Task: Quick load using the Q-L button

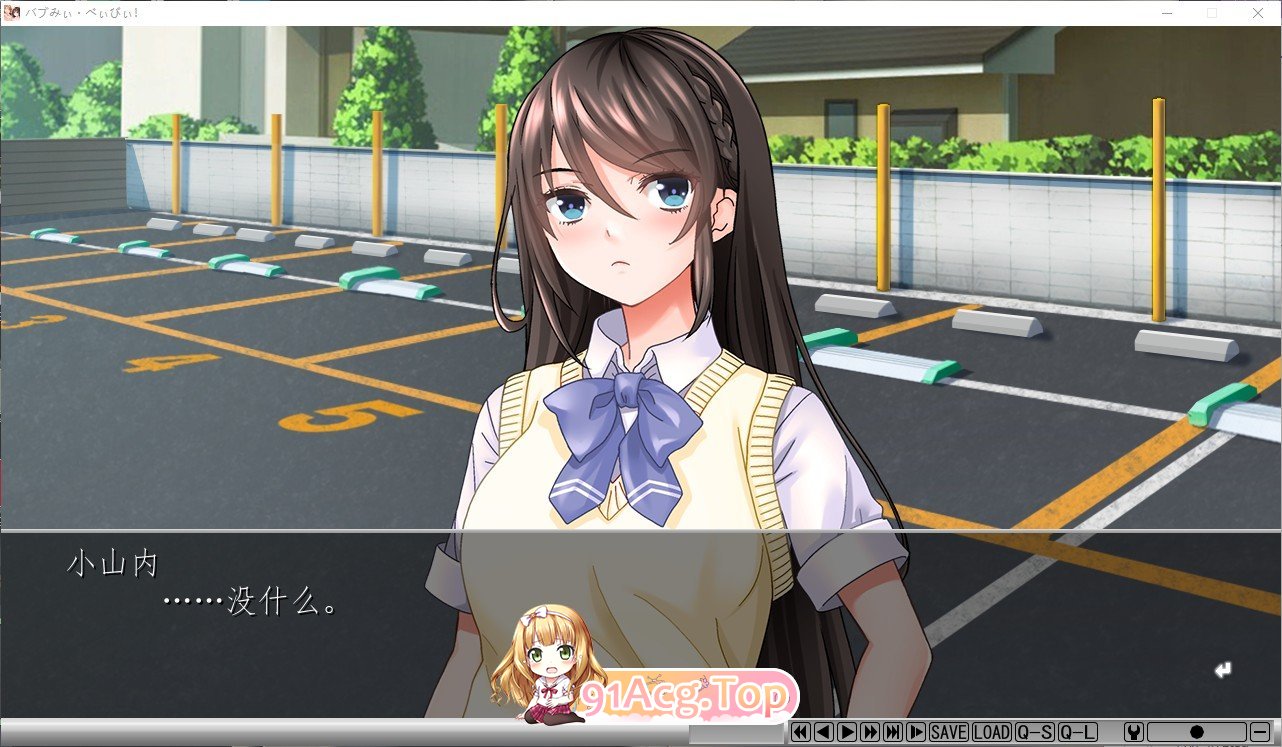Action: [1076, 733]
